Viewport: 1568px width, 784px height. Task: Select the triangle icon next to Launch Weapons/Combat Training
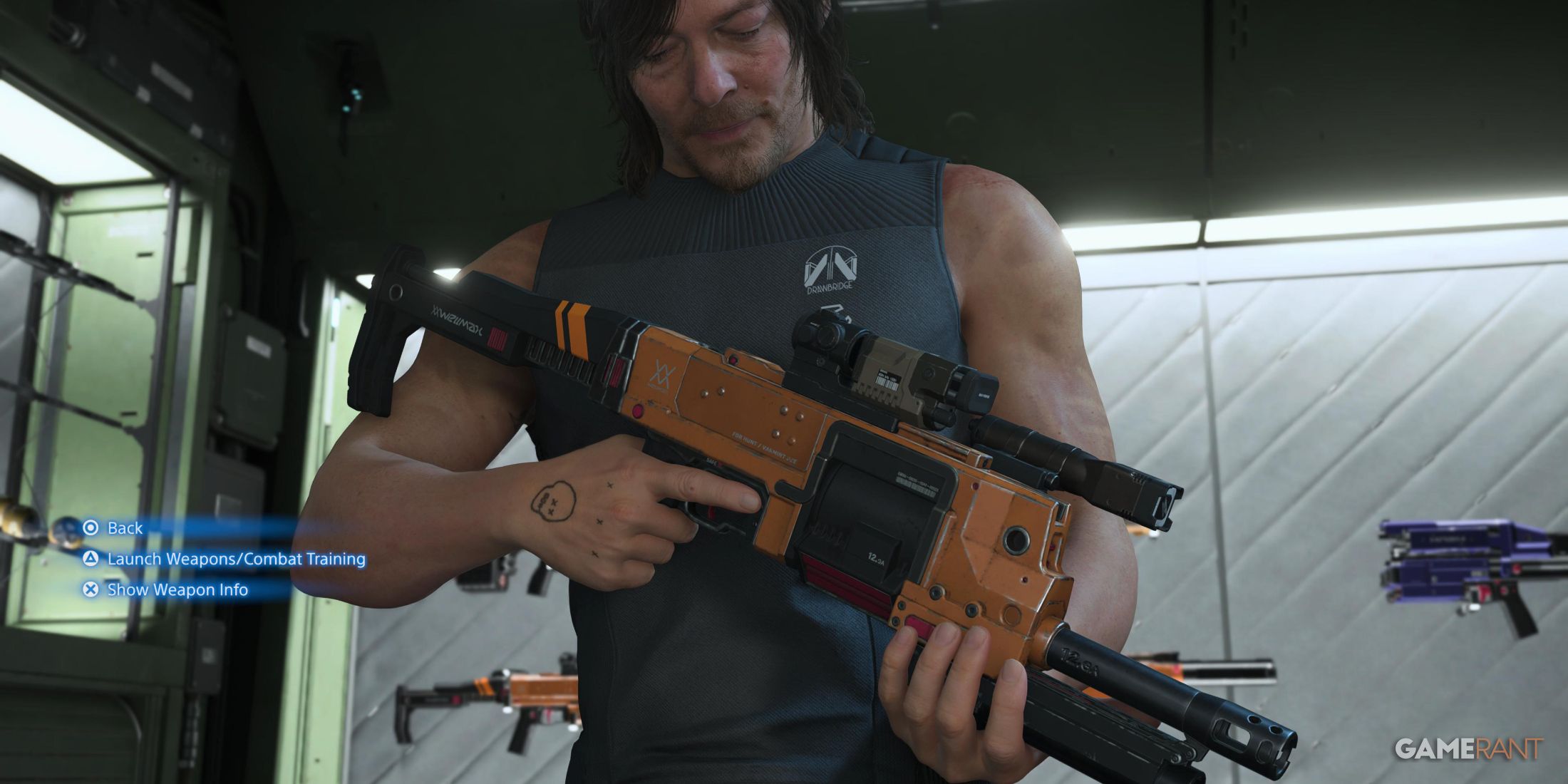(91, 559)
